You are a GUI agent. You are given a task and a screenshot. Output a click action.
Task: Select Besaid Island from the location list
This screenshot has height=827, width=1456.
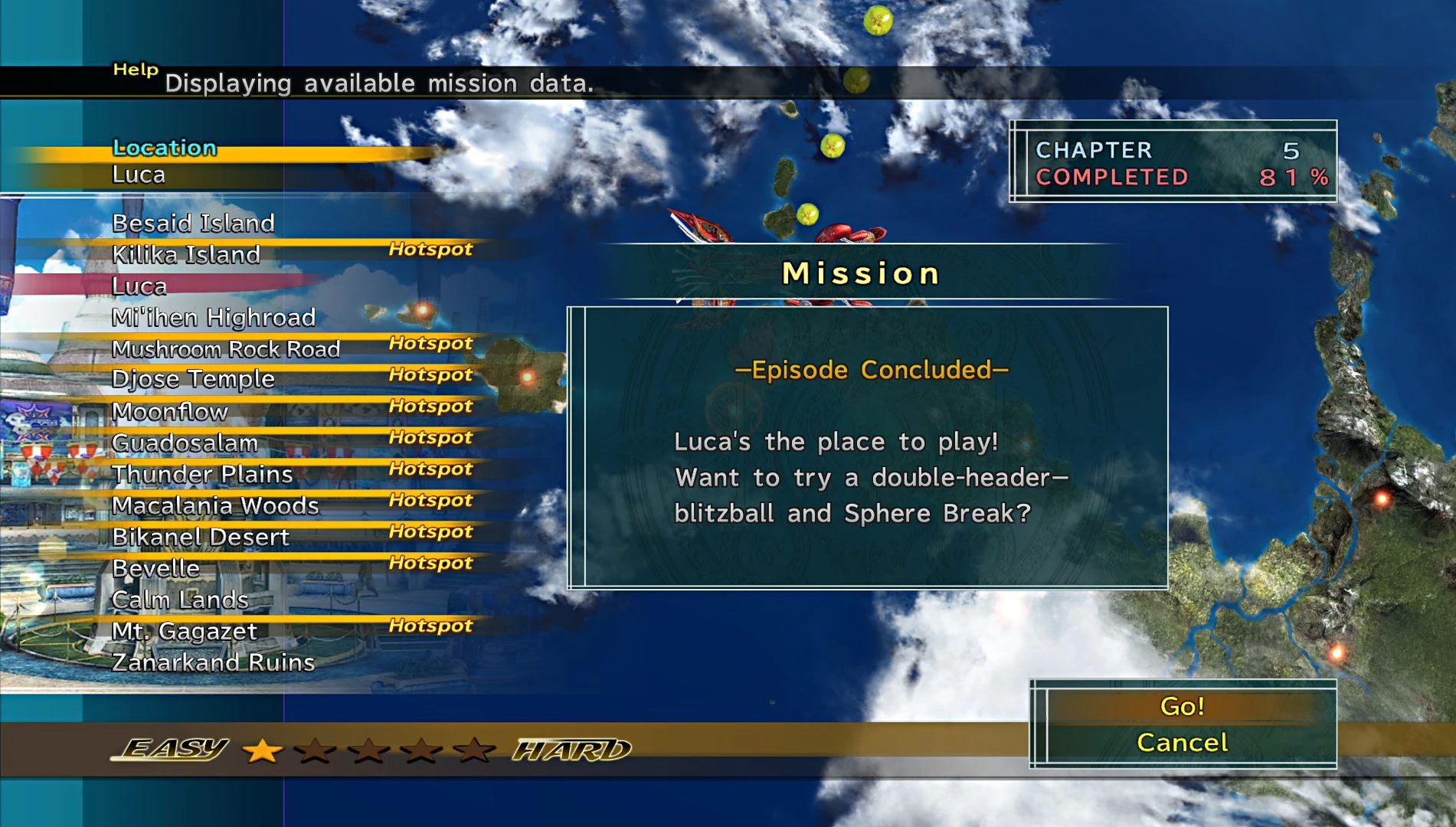pos(193,224)
